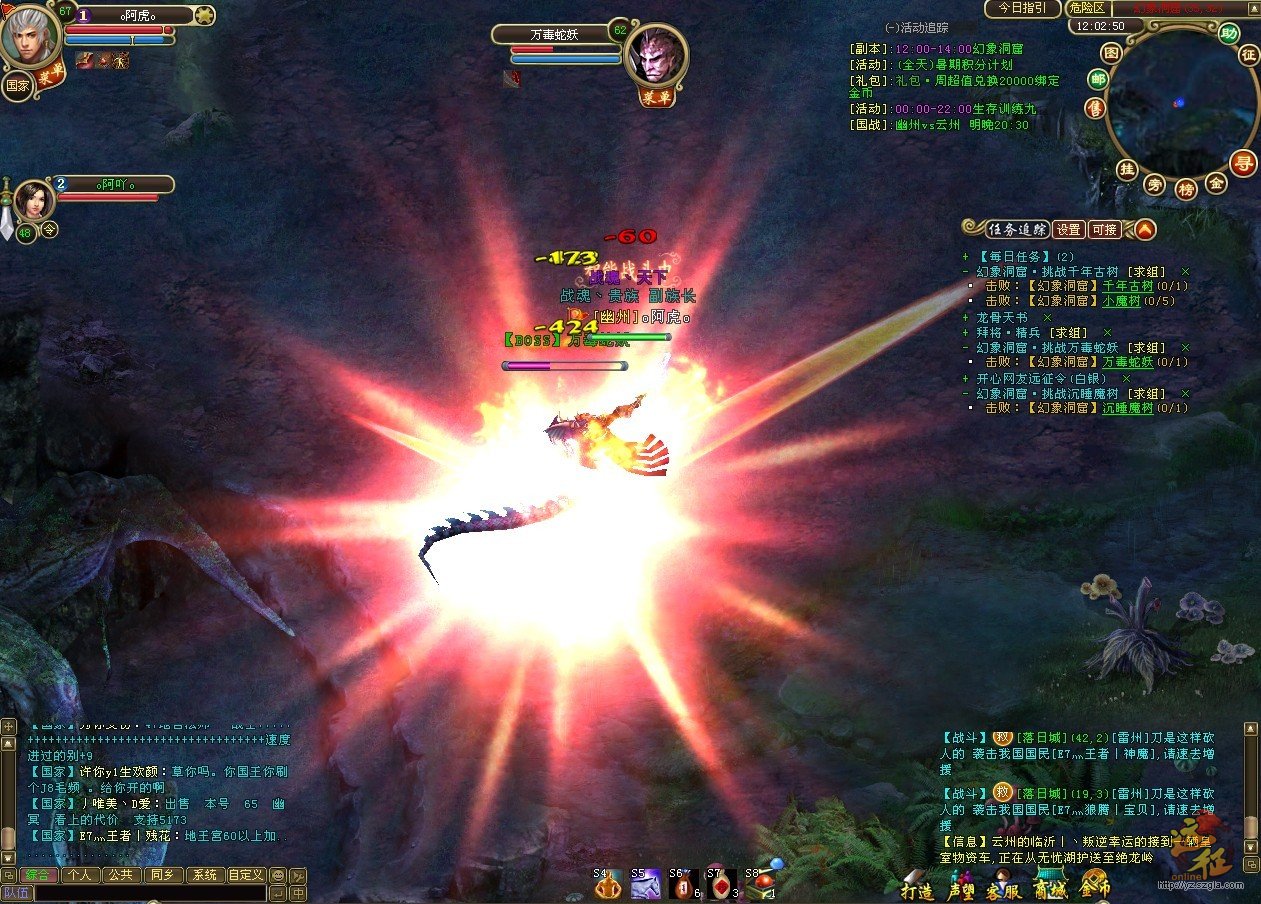
Task: Click the 助 helper button on minimap
Action: click(x=1229, y=32)
